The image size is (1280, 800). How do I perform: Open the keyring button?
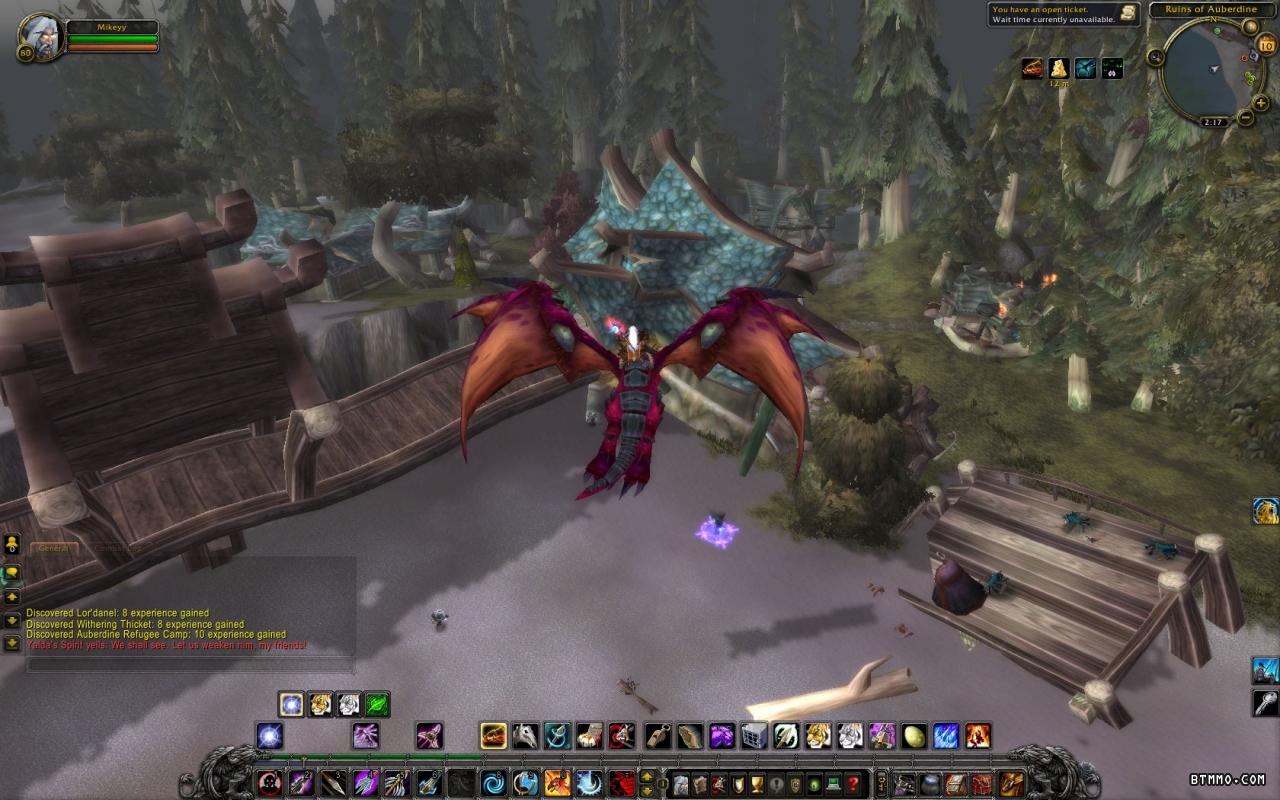(881, 783)
